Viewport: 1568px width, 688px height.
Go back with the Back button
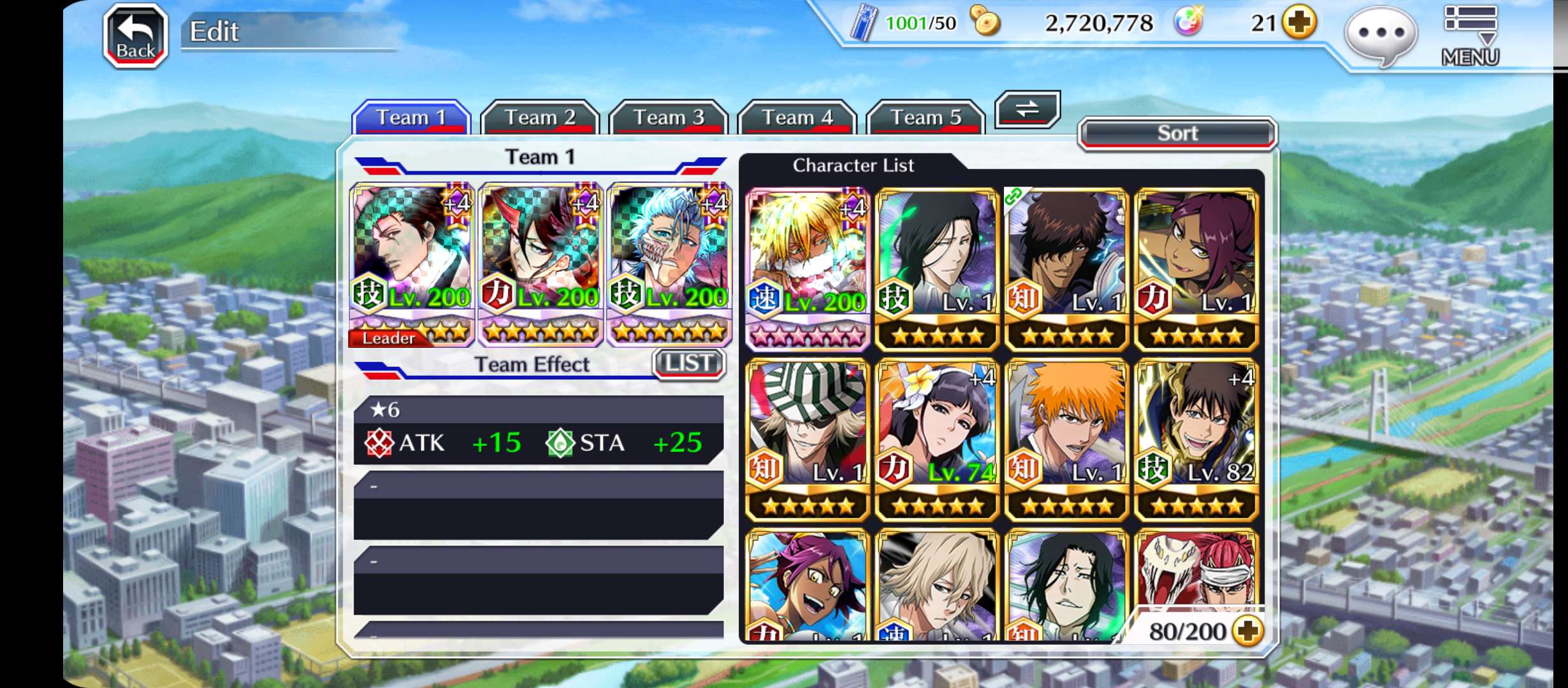136,36
